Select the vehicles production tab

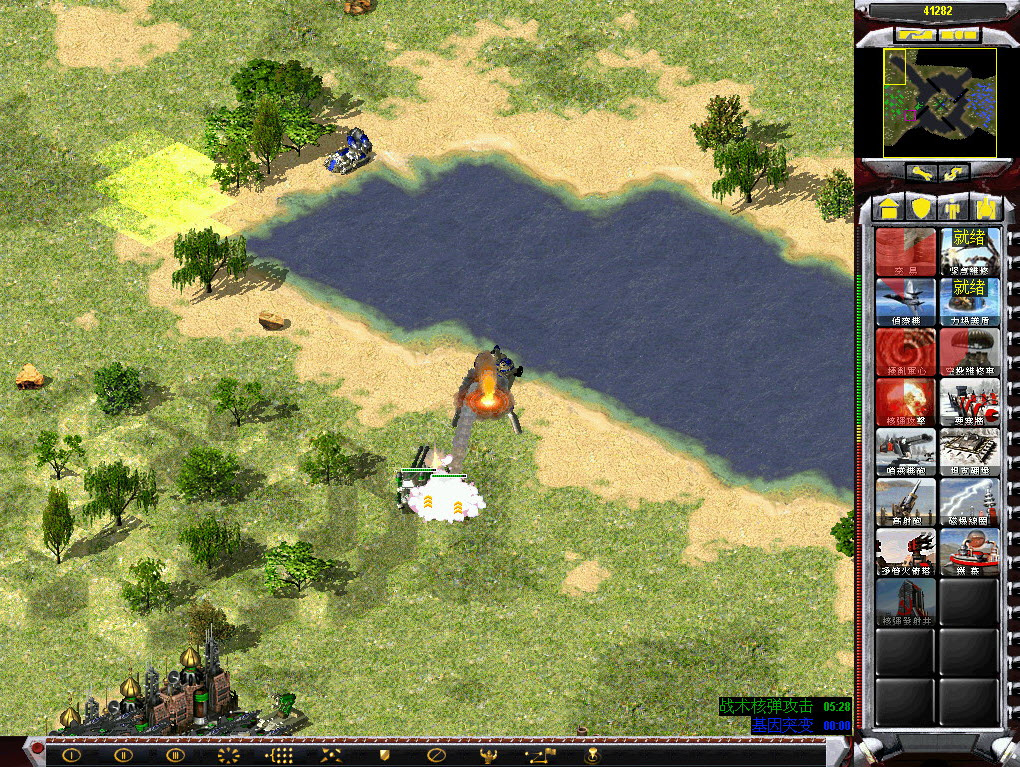(x=986, y=208)
